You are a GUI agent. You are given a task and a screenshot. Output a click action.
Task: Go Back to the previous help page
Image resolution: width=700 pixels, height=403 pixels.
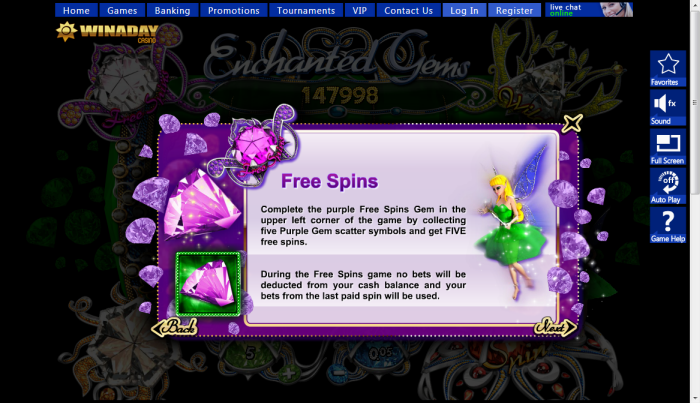175,327
